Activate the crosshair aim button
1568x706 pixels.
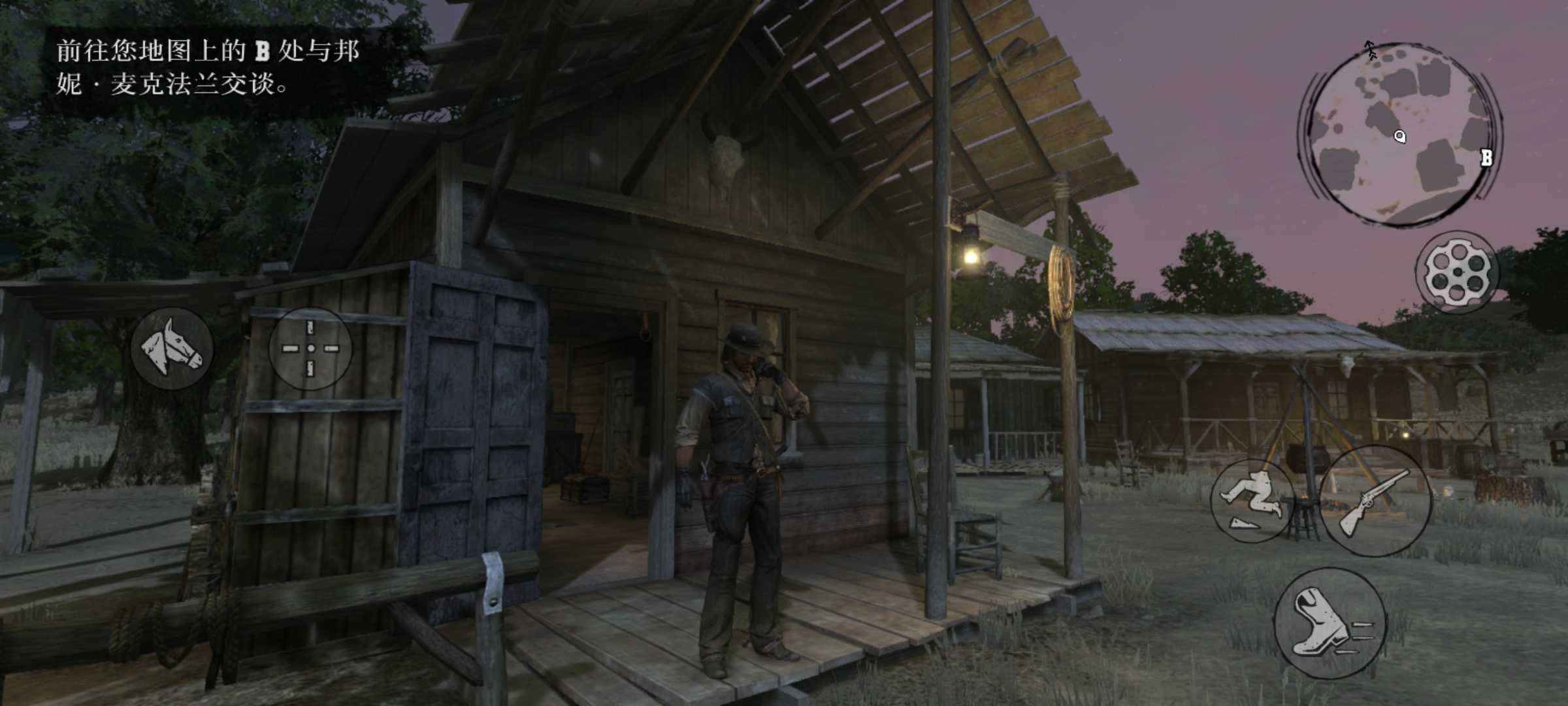(x=310, y=348)
